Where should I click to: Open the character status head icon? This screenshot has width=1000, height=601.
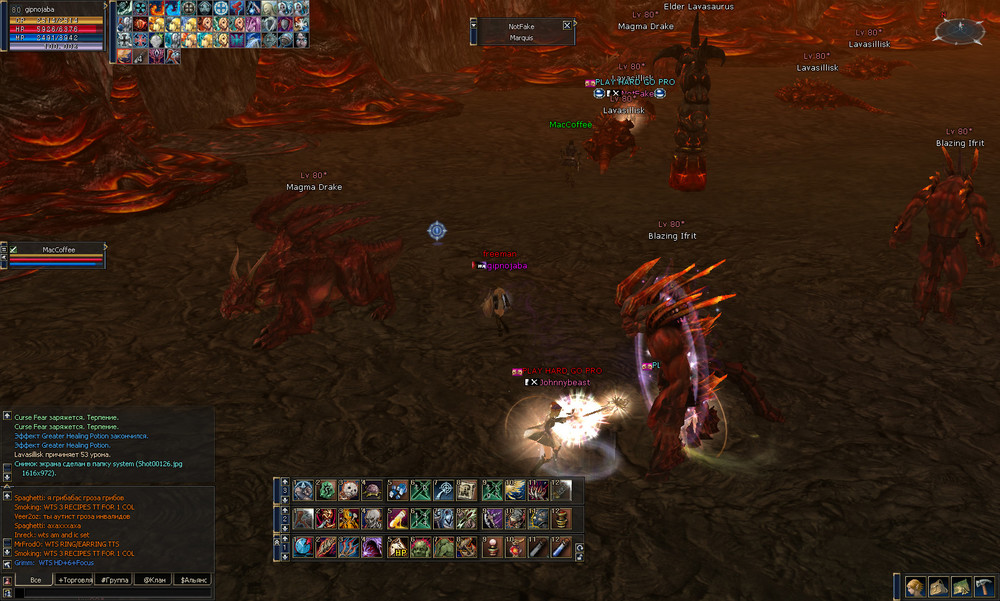point(914,587)
